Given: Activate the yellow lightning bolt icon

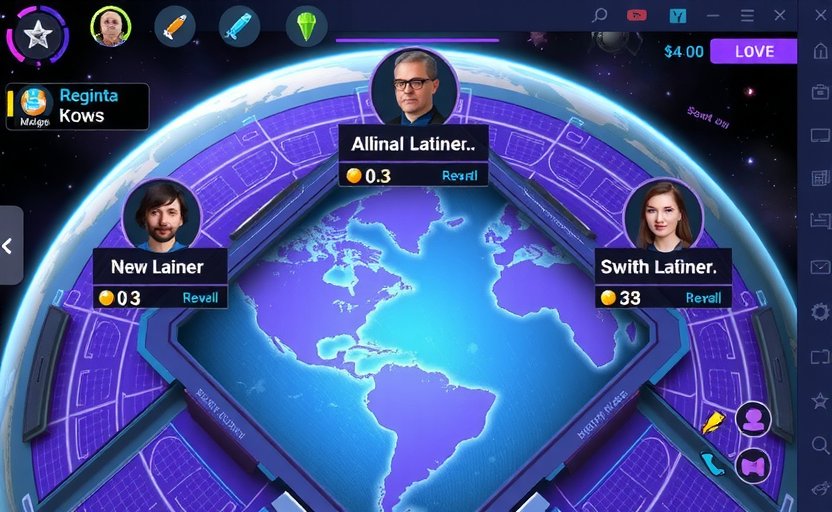Looking at the screenshot, I should 712,423.
